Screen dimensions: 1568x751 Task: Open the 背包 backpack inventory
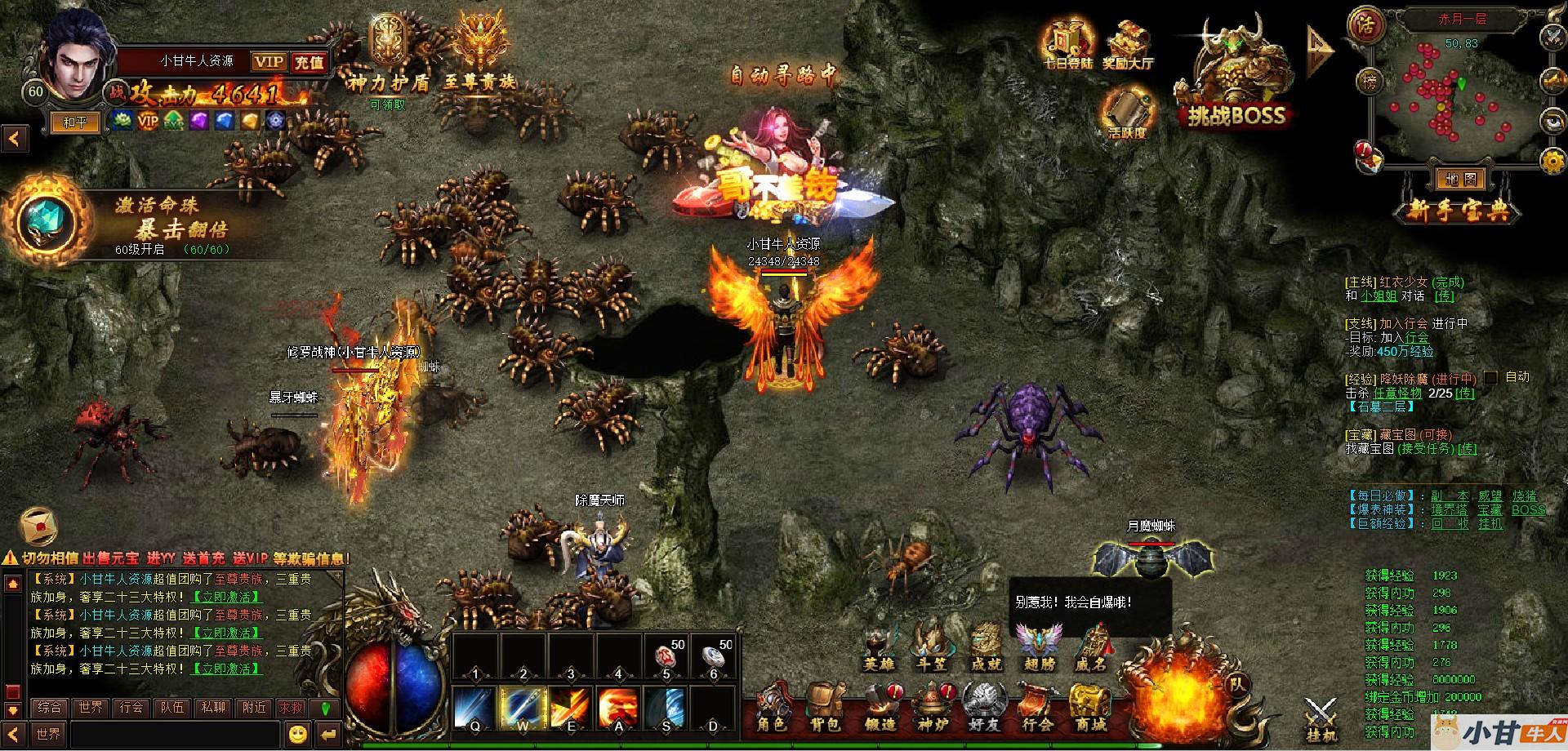coord(825,707)
